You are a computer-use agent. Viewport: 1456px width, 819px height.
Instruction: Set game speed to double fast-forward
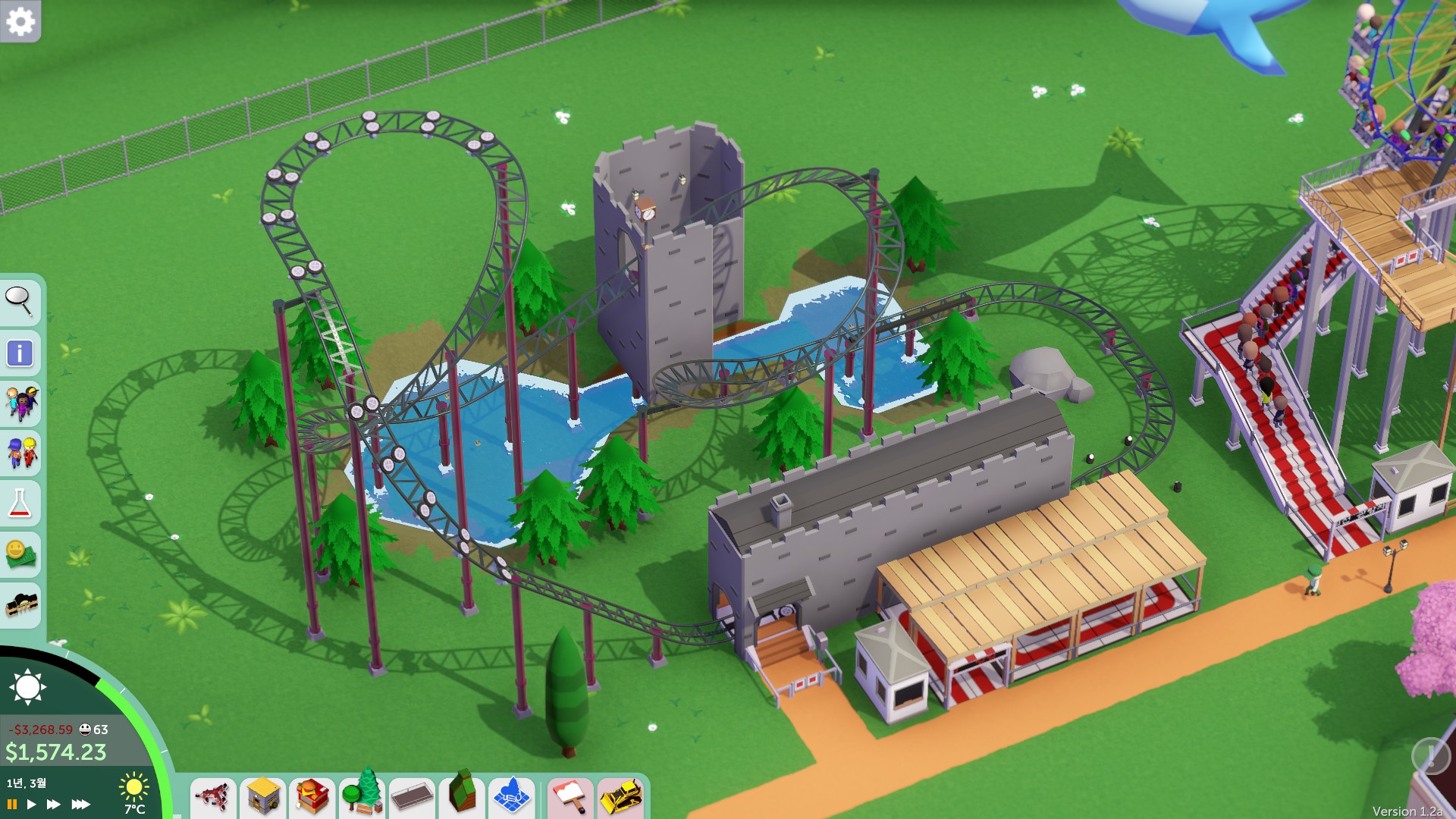click(x=53, y=804)
